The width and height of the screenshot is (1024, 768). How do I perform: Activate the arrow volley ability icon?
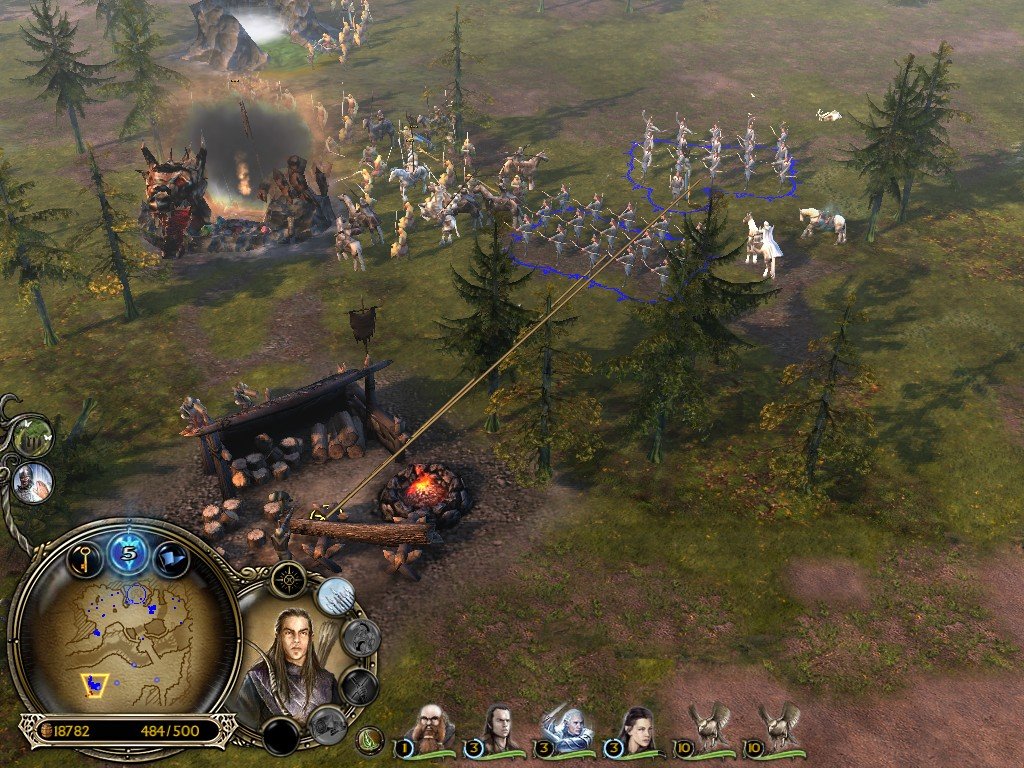336,597
